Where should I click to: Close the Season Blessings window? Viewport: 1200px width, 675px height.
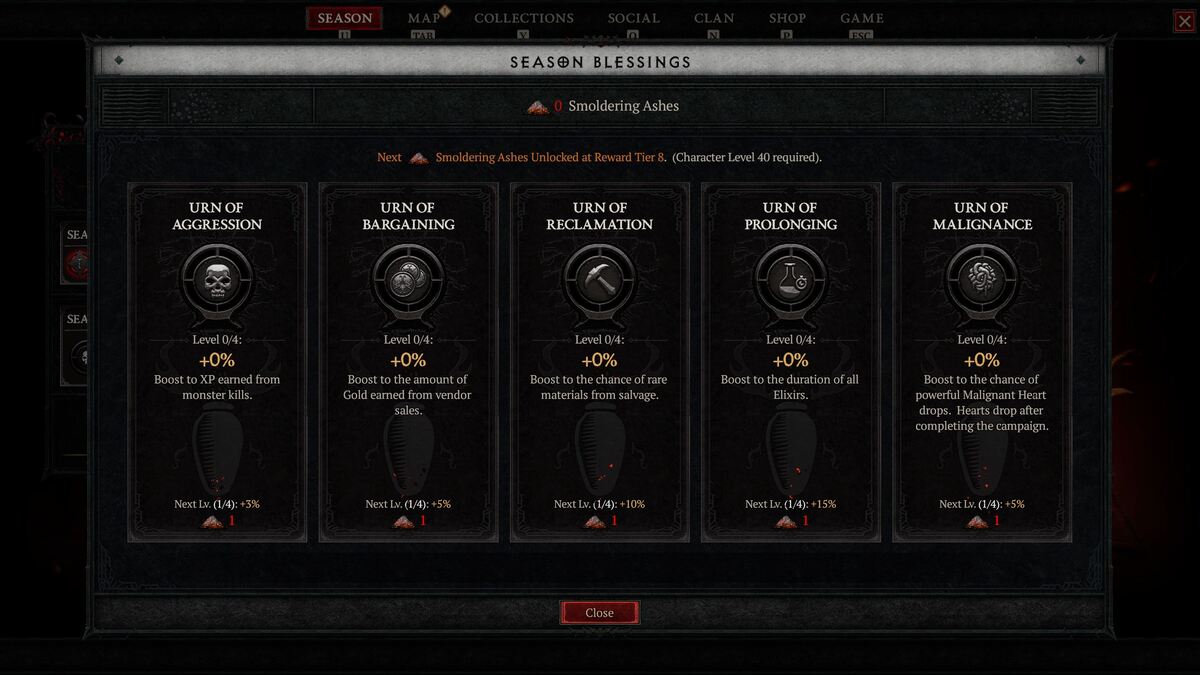tap(599, 613)
